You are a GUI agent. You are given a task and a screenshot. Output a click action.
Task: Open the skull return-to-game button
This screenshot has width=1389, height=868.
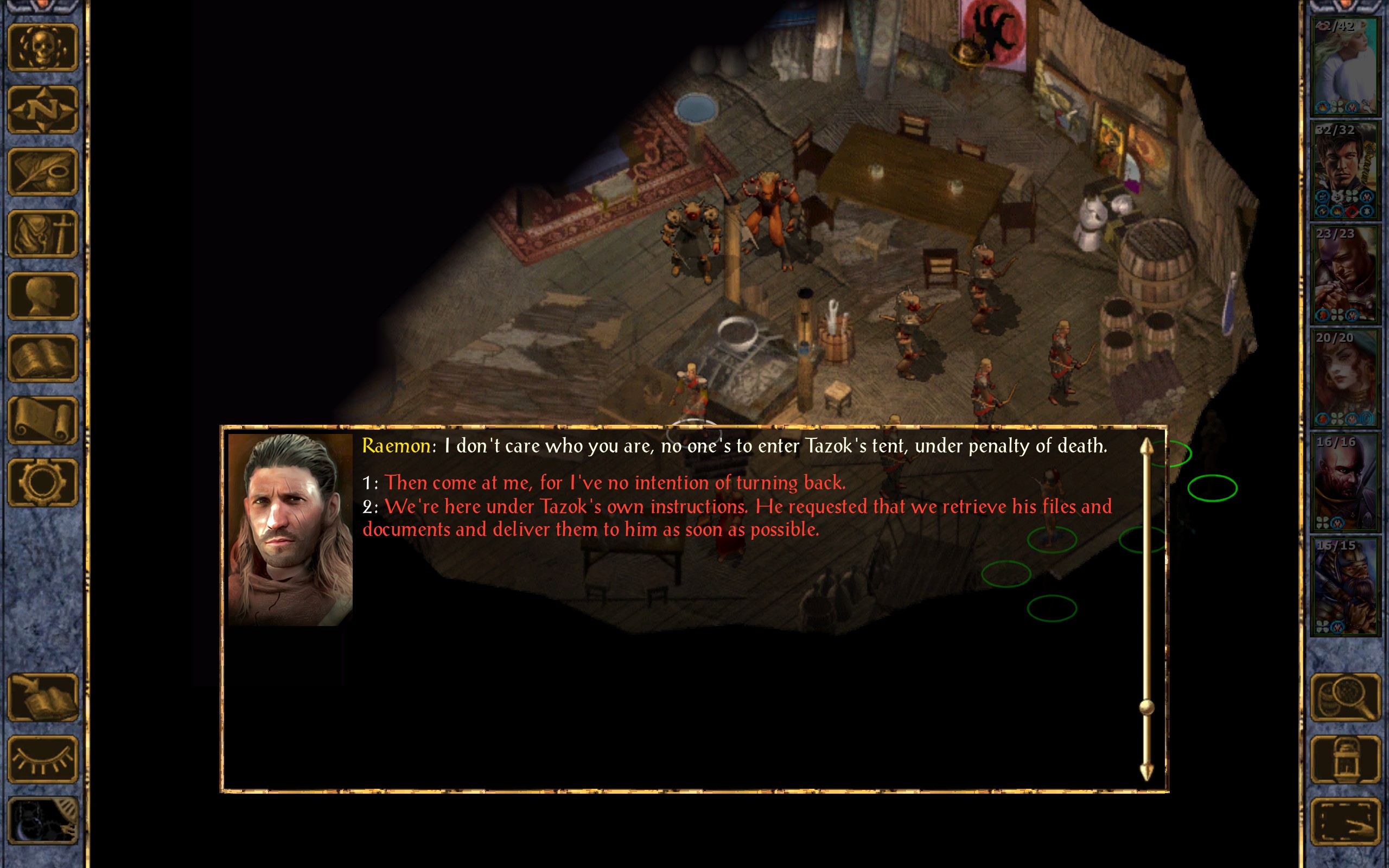[42, 48]
